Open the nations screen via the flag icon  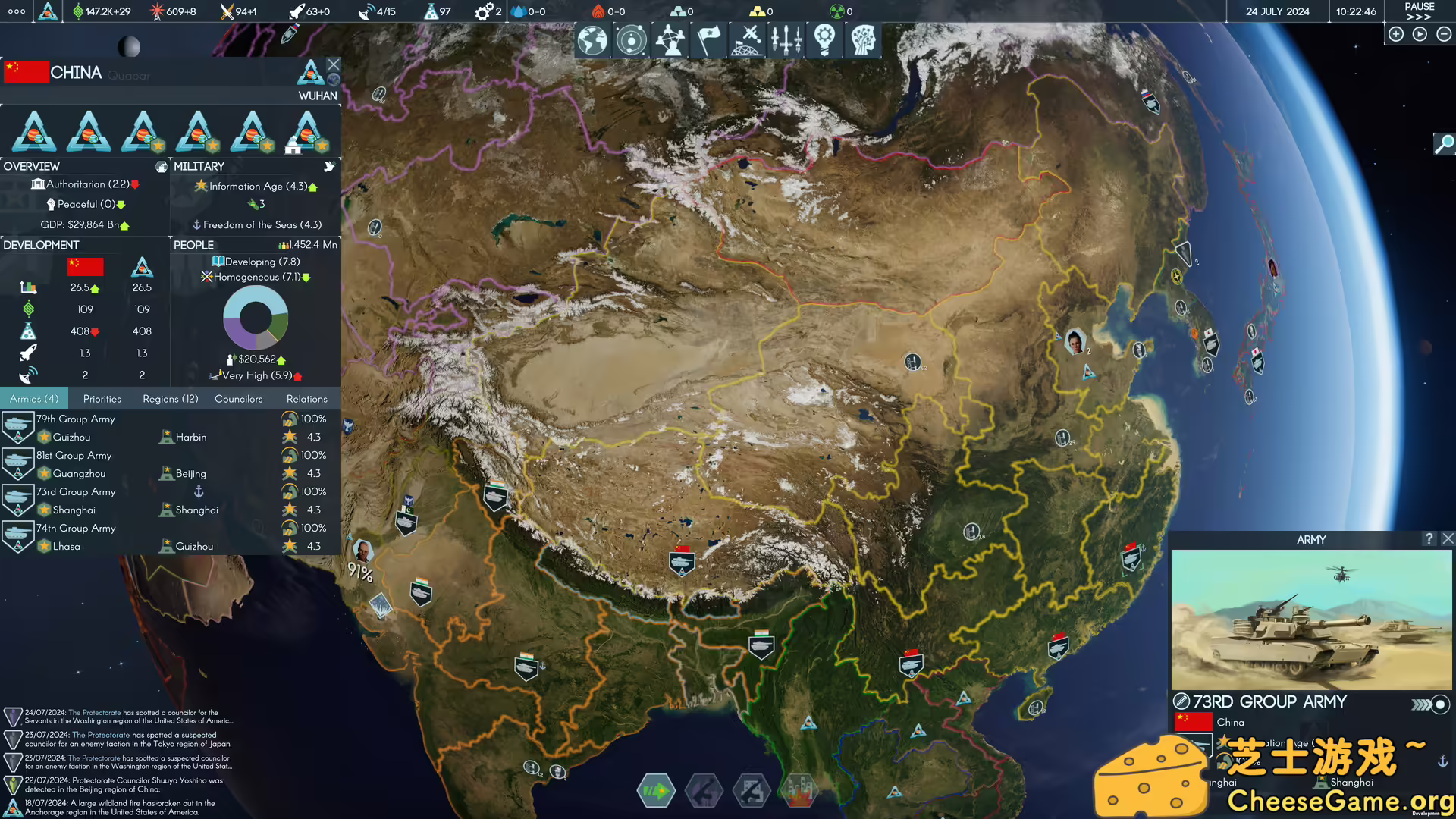click(708, 40)
